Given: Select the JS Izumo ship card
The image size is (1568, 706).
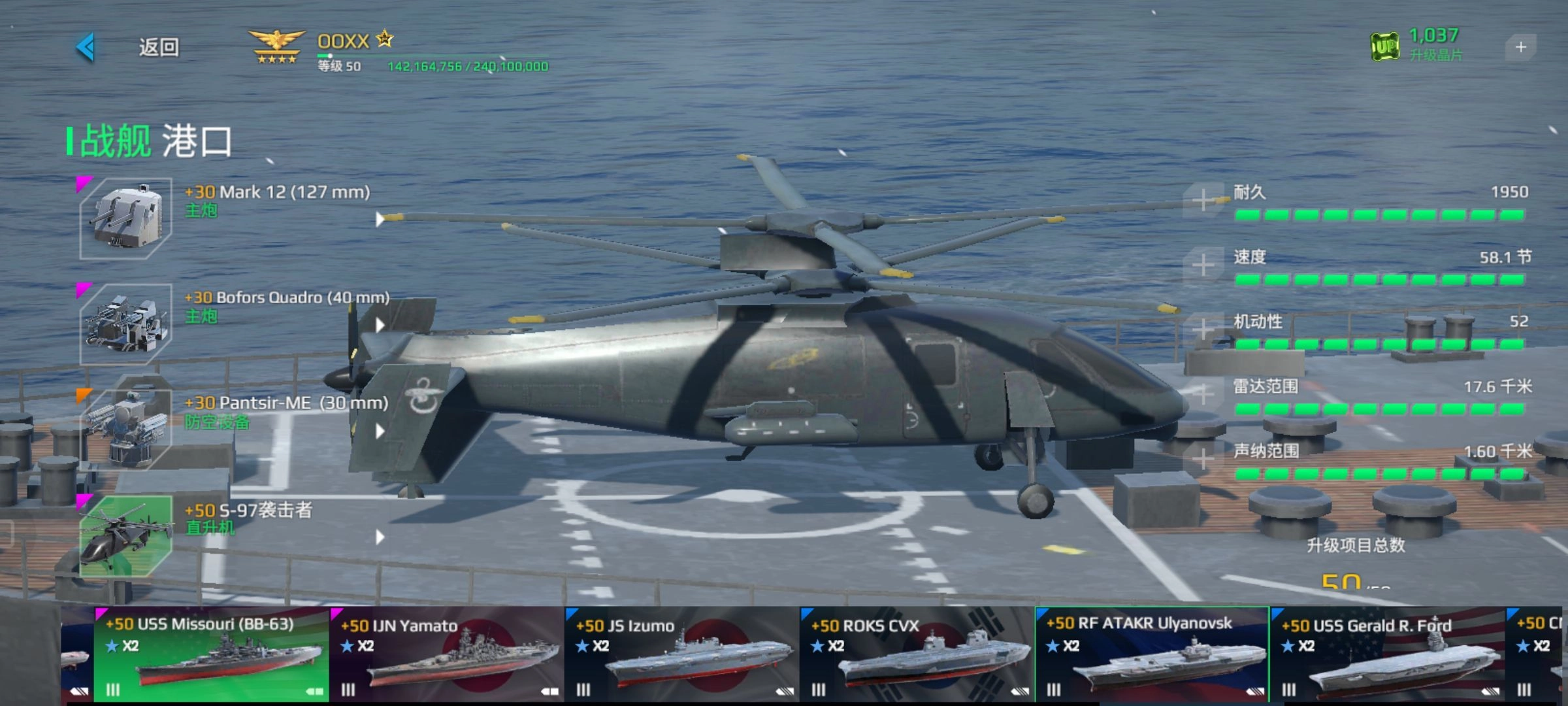Looking at the screenshot, I should tap(681, 655).
